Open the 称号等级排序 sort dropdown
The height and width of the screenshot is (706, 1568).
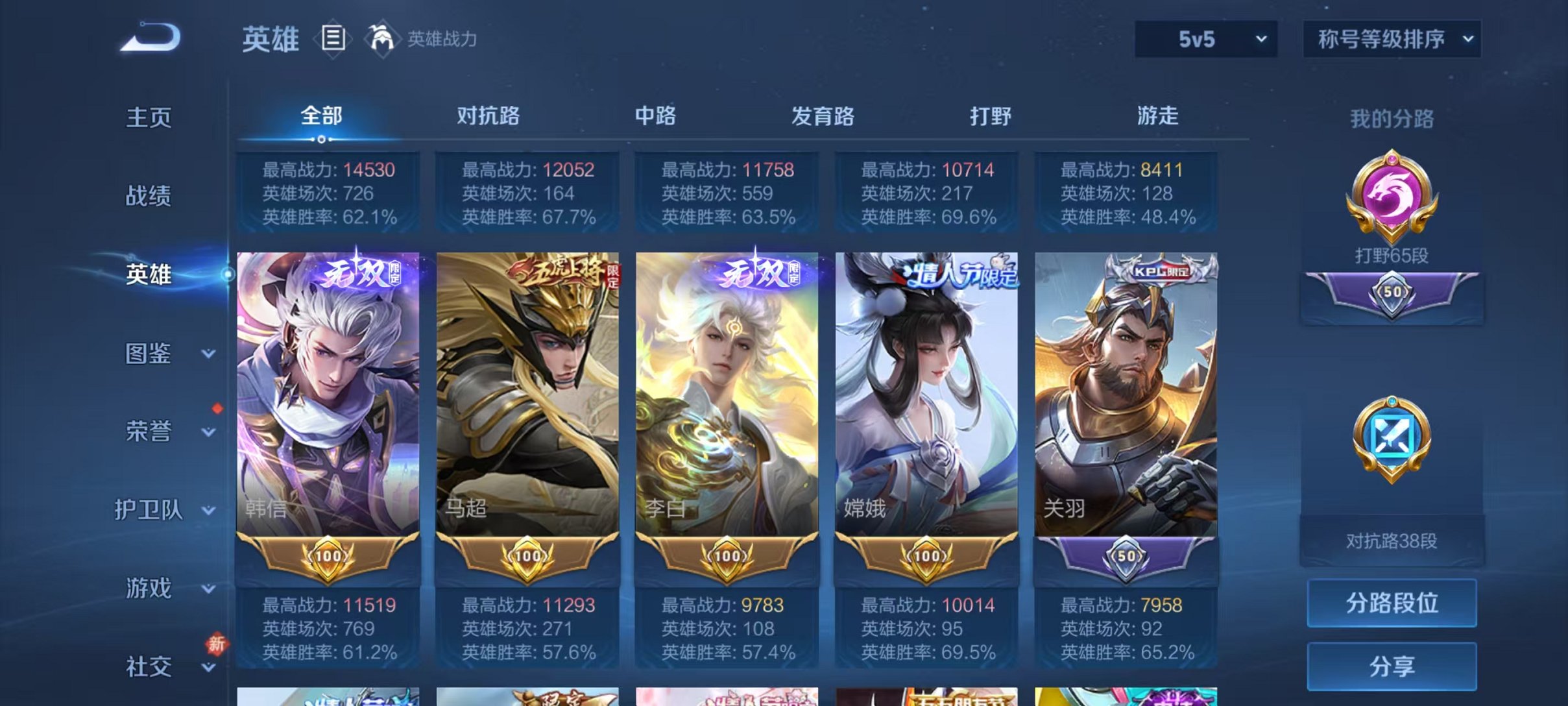(x=1392, y=39)
